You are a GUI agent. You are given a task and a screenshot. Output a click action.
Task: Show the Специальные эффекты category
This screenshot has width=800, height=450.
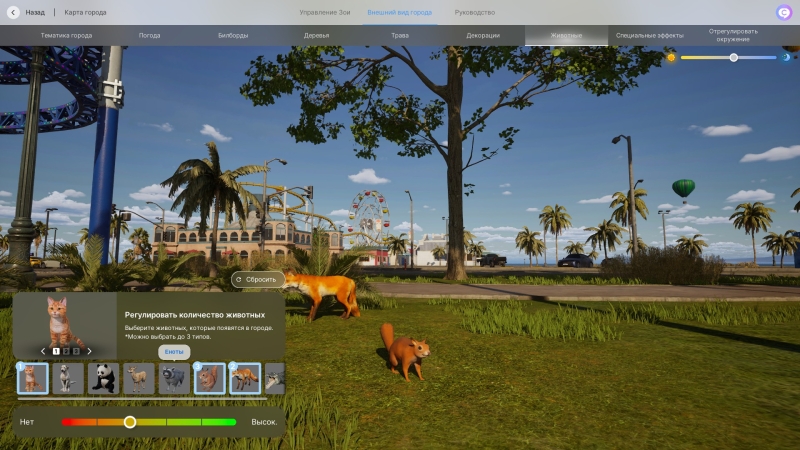point(650,35)
